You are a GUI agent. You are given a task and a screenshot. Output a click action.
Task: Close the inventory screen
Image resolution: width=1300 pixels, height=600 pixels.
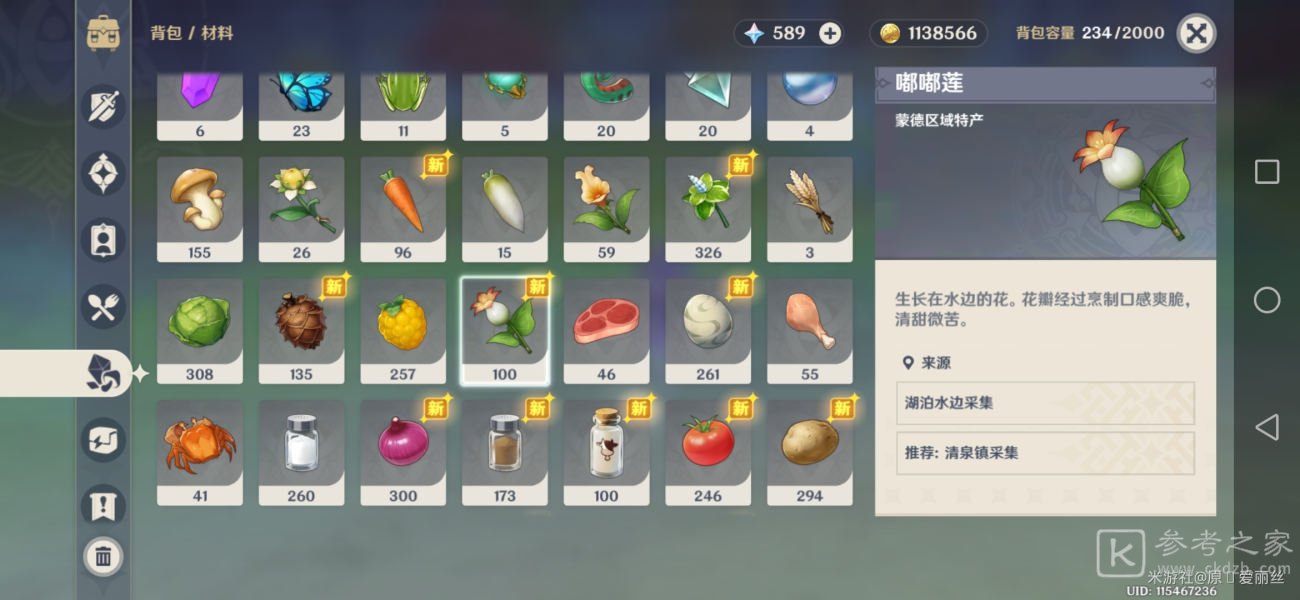(1196, 33)
